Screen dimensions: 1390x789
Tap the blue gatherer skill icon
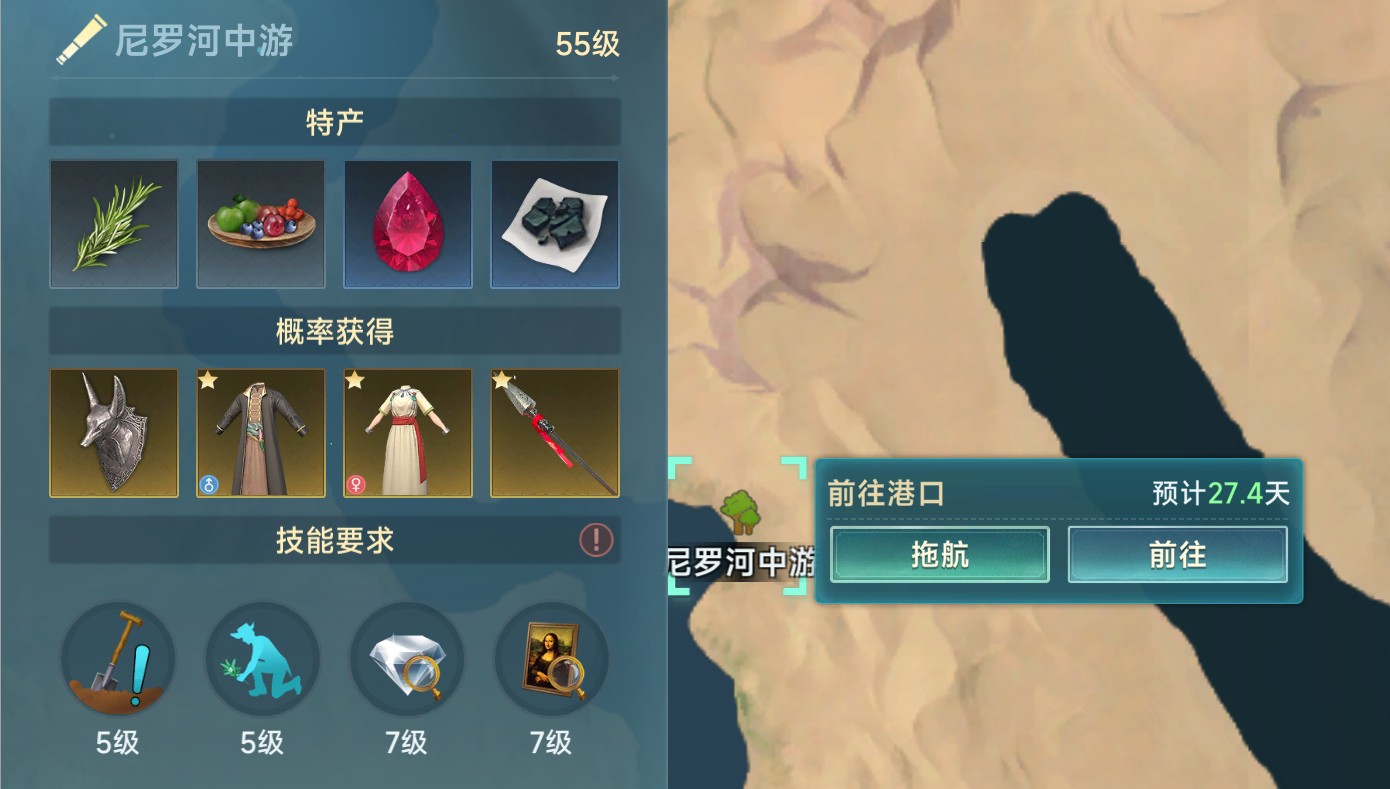pos(262,660)
